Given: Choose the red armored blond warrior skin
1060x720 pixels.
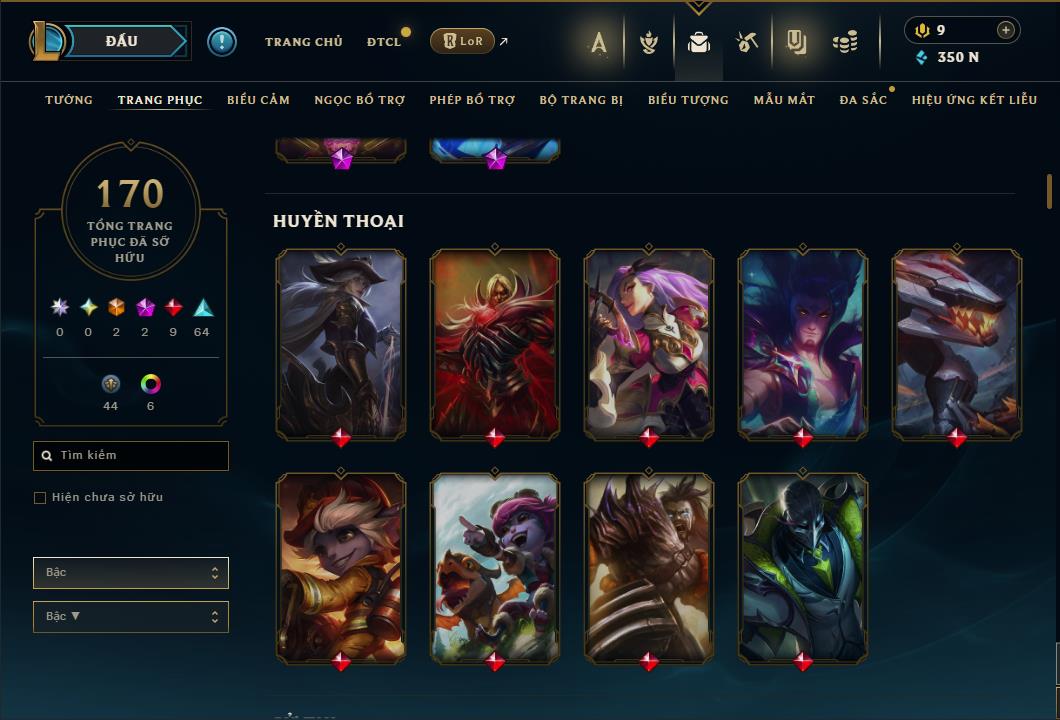Looking at the screenshot, I should click(x=495, y=343).
